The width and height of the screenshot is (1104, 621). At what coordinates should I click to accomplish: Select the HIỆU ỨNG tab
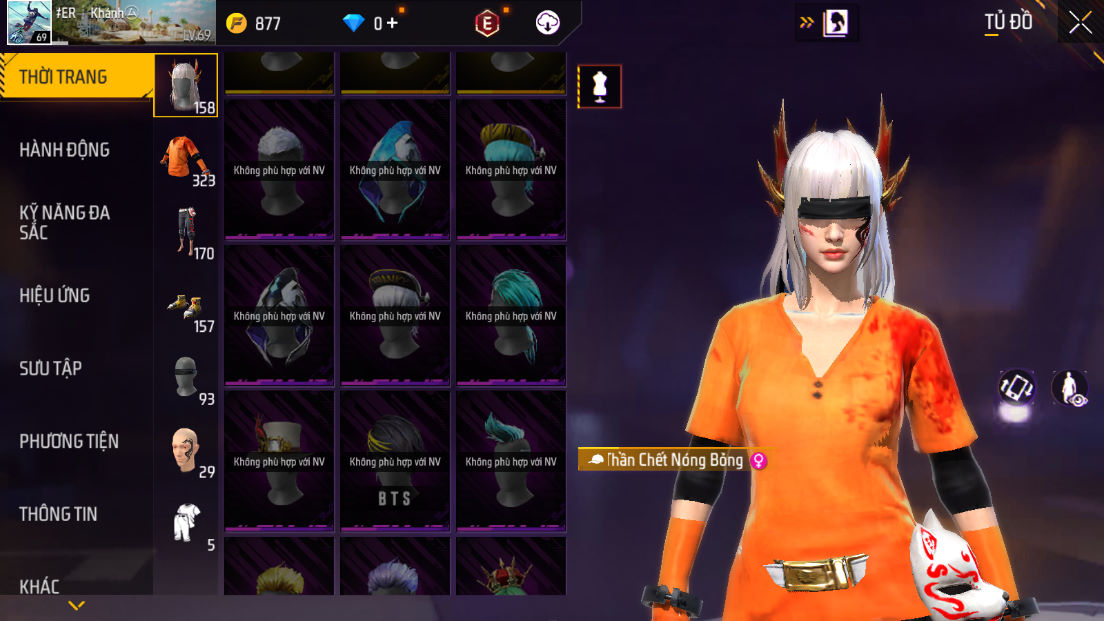(55, 295)
